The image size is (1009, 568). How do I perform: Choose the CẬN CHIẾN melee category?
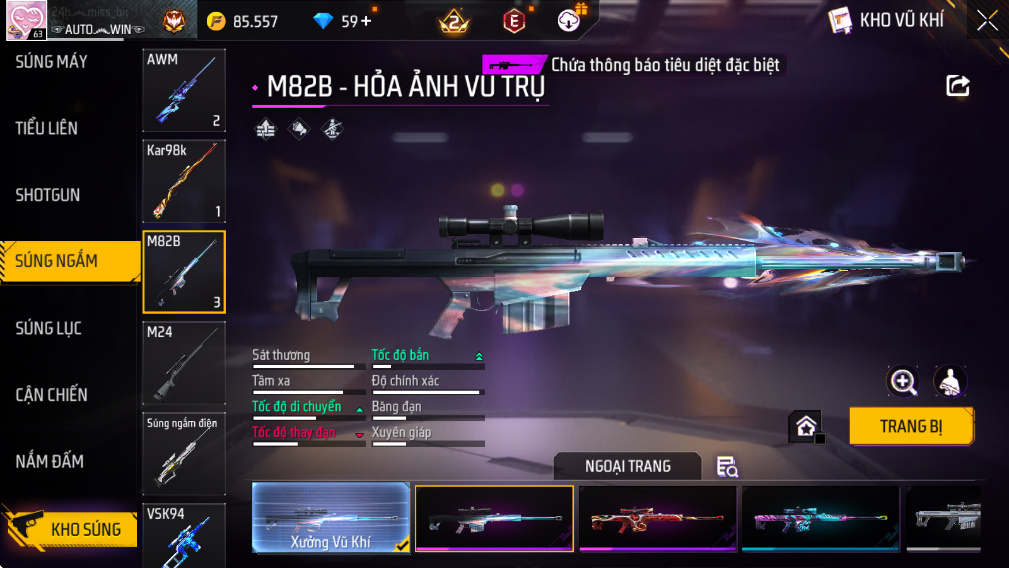[52, 395]
